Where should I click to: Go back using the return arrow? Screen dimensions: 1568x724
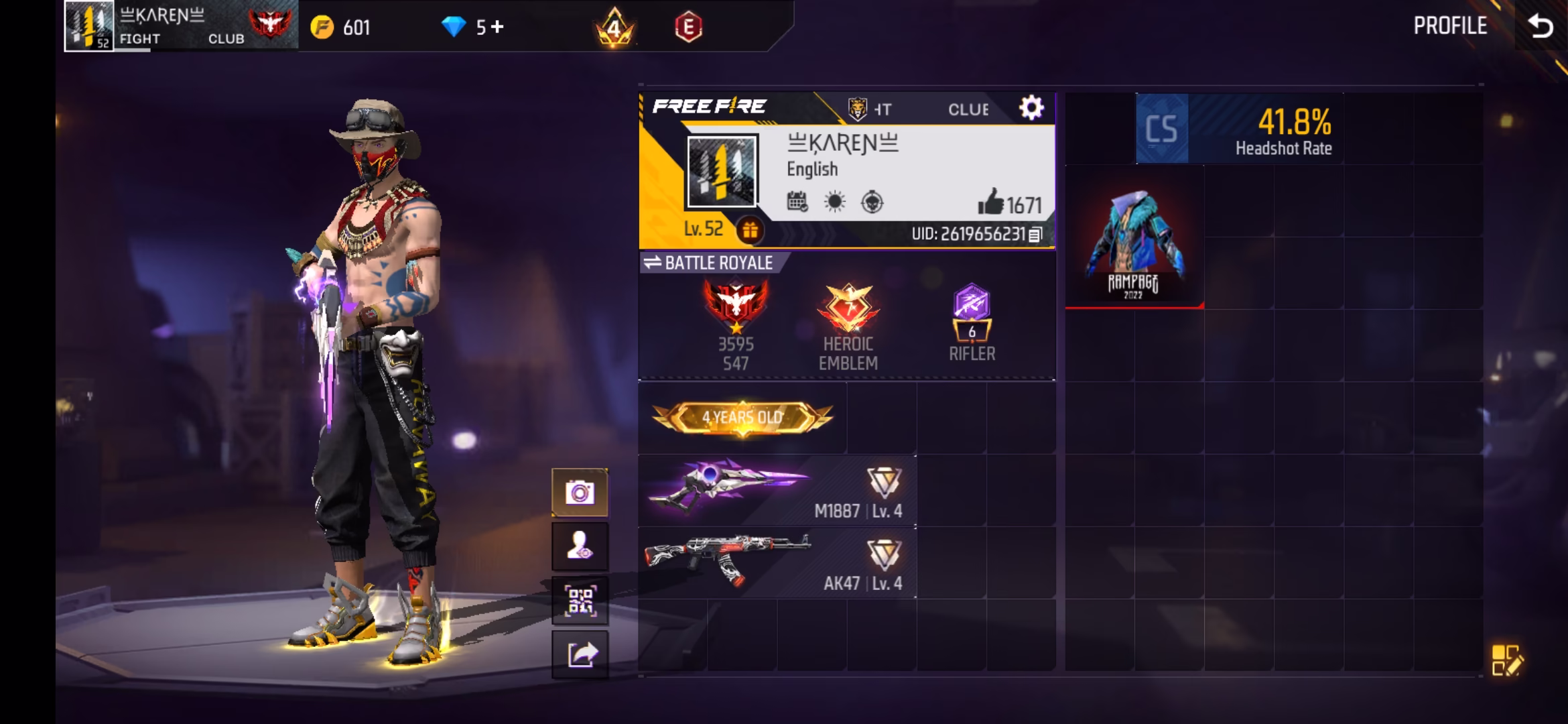(x=1540, y=26)
